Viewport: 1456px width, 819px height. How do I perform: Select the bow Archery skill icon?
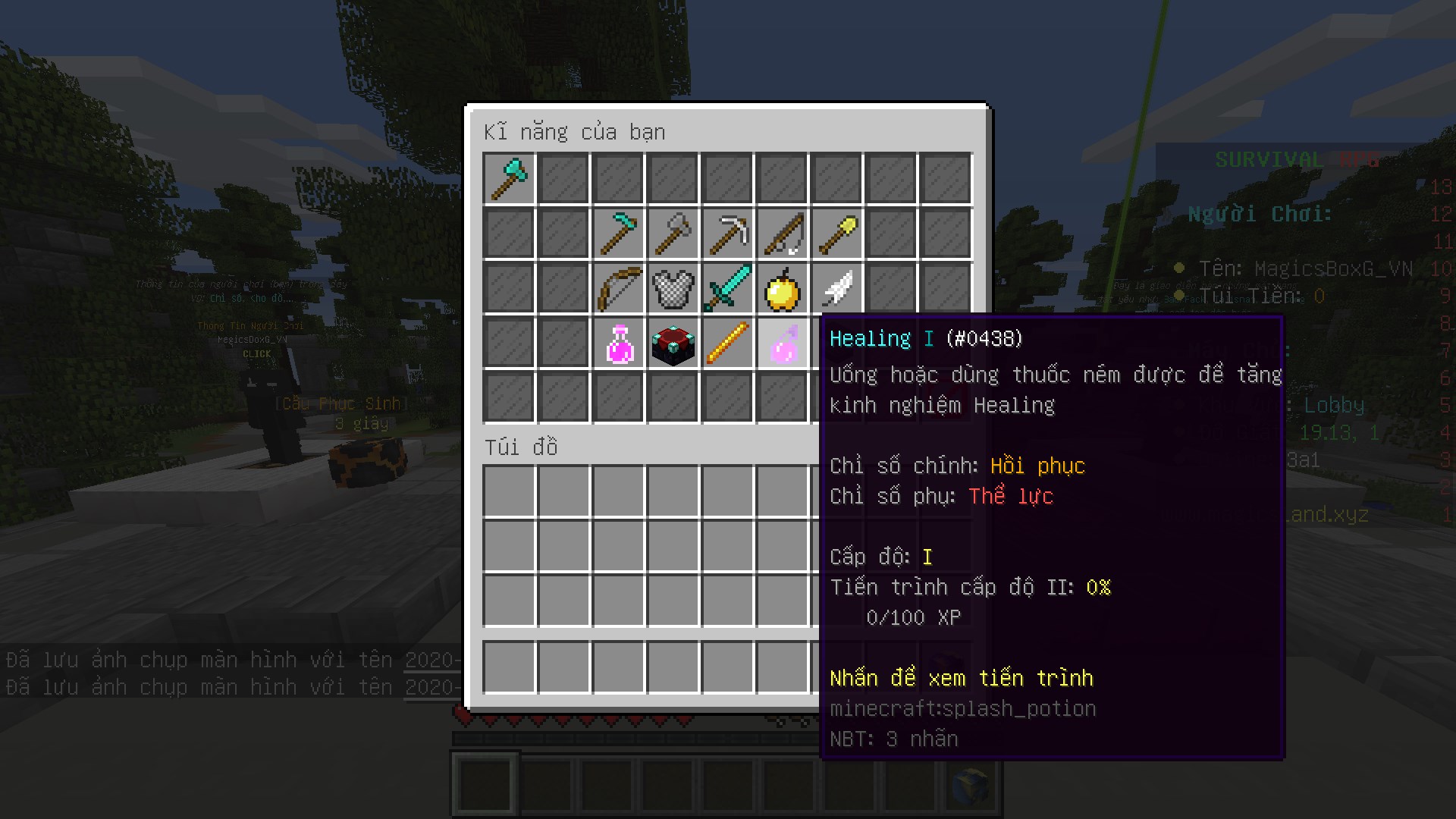[618, 288]
